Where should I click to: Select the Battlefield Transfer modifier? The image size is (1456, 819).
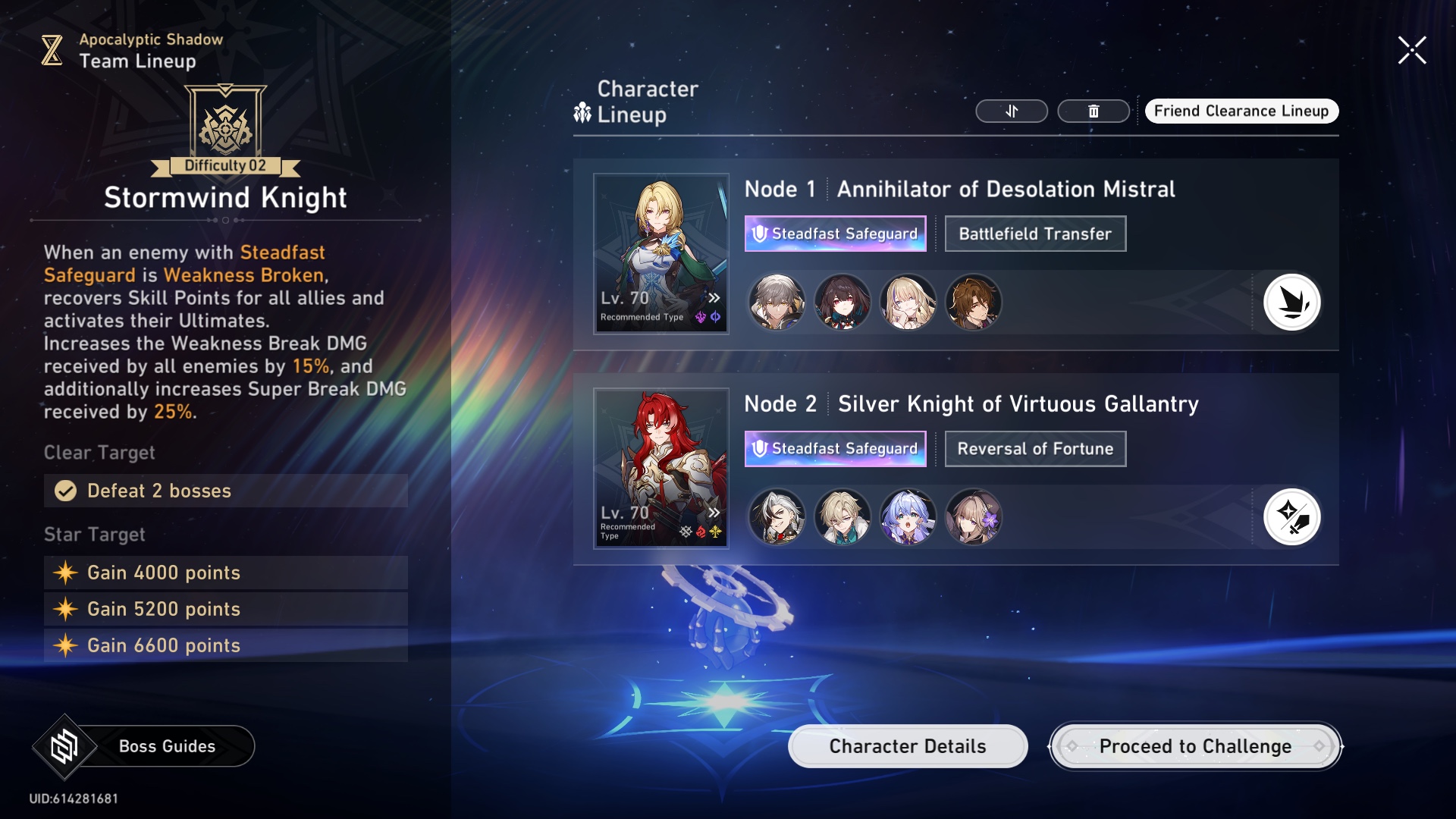click(x=1035, y=233)
